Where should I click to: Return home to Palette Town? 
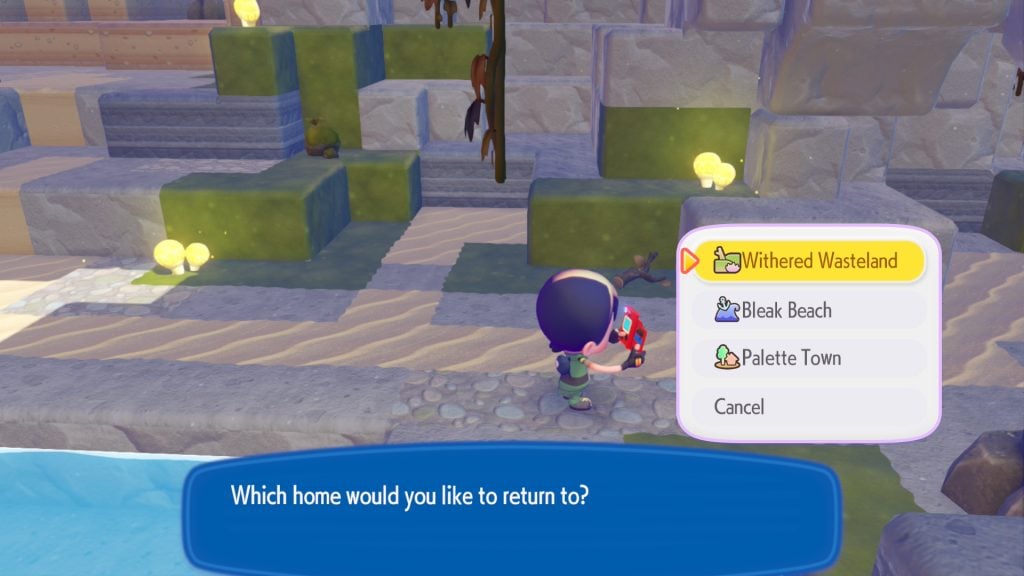click(x=808, y=358)
